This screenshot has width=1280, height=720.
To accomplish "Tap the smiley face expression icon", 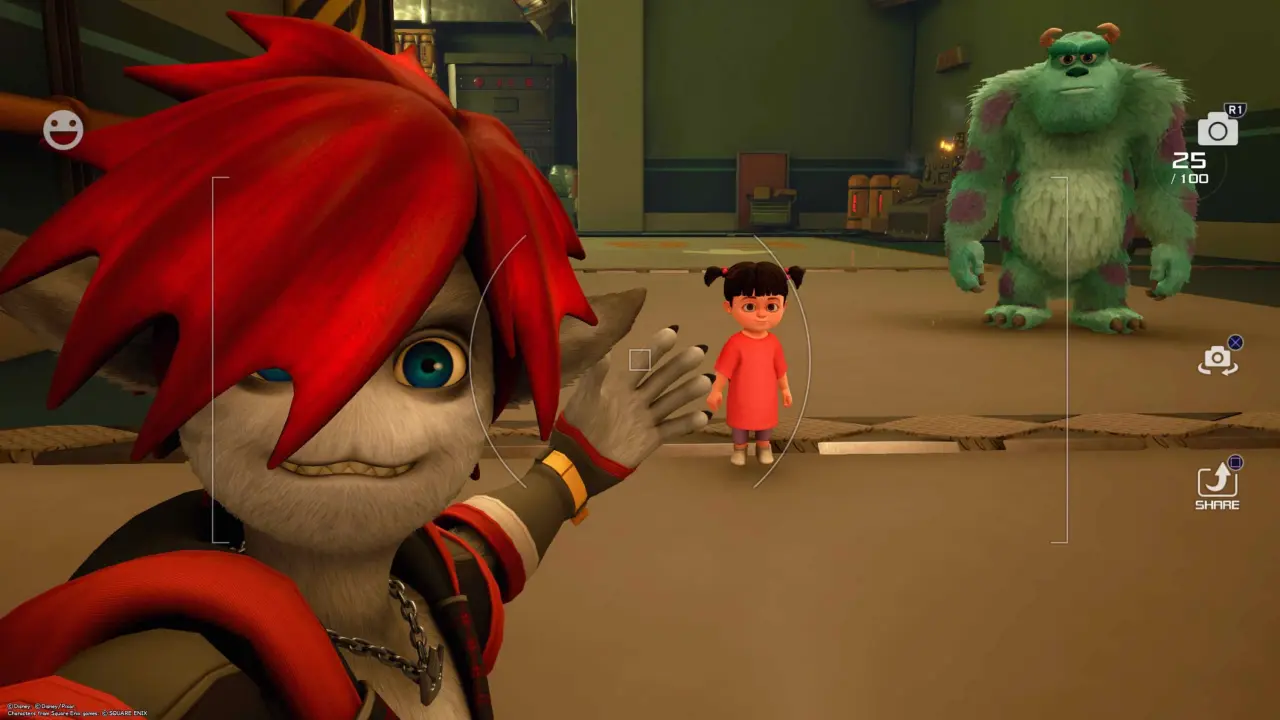I will [x=63, y=130].
